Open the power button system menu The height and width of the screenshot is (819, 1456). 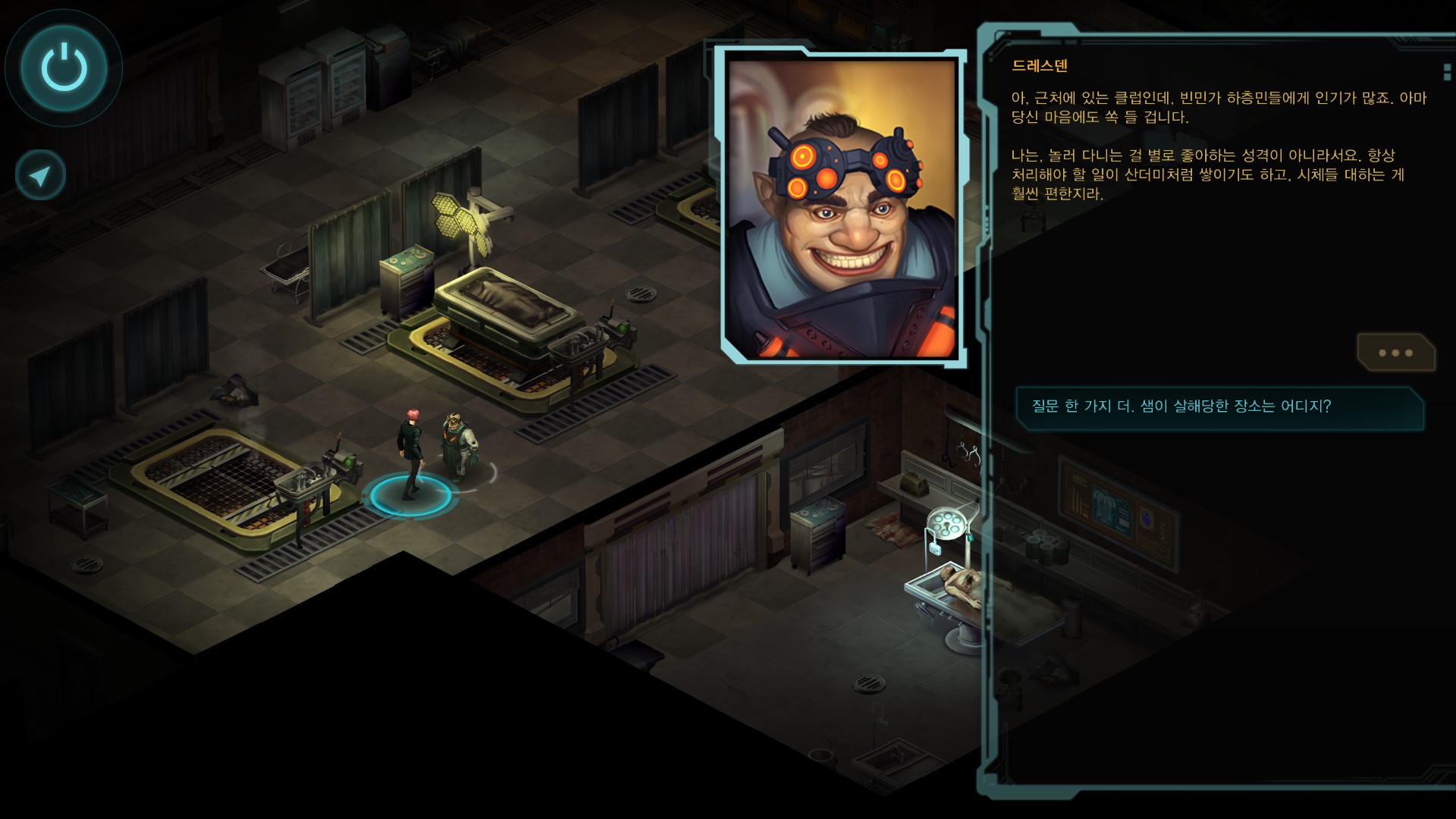pyautogui.click(x=64, y=67)
